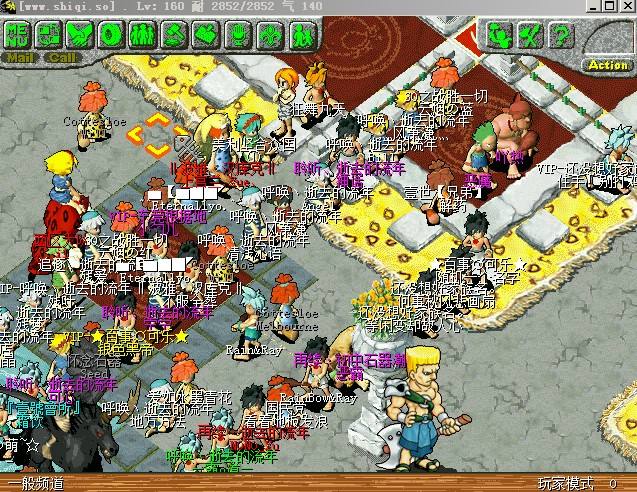This screenshot has width=637, height=492.
Task: Open the green ring icon
Action: click(111, 35)
